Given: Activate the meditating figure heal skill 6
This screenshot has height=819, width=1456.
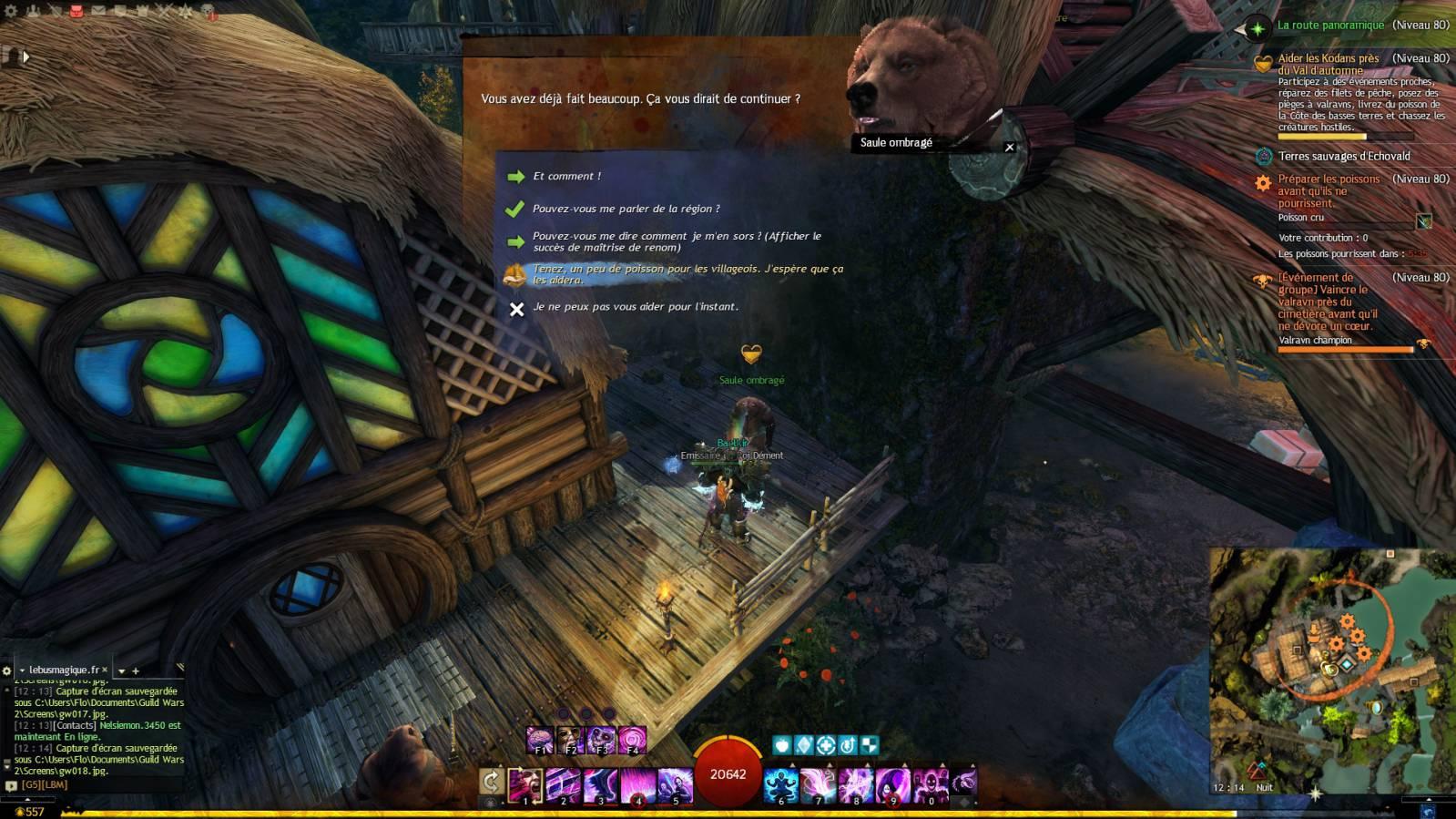Looking at the screenshot, I should click(781, 784).
